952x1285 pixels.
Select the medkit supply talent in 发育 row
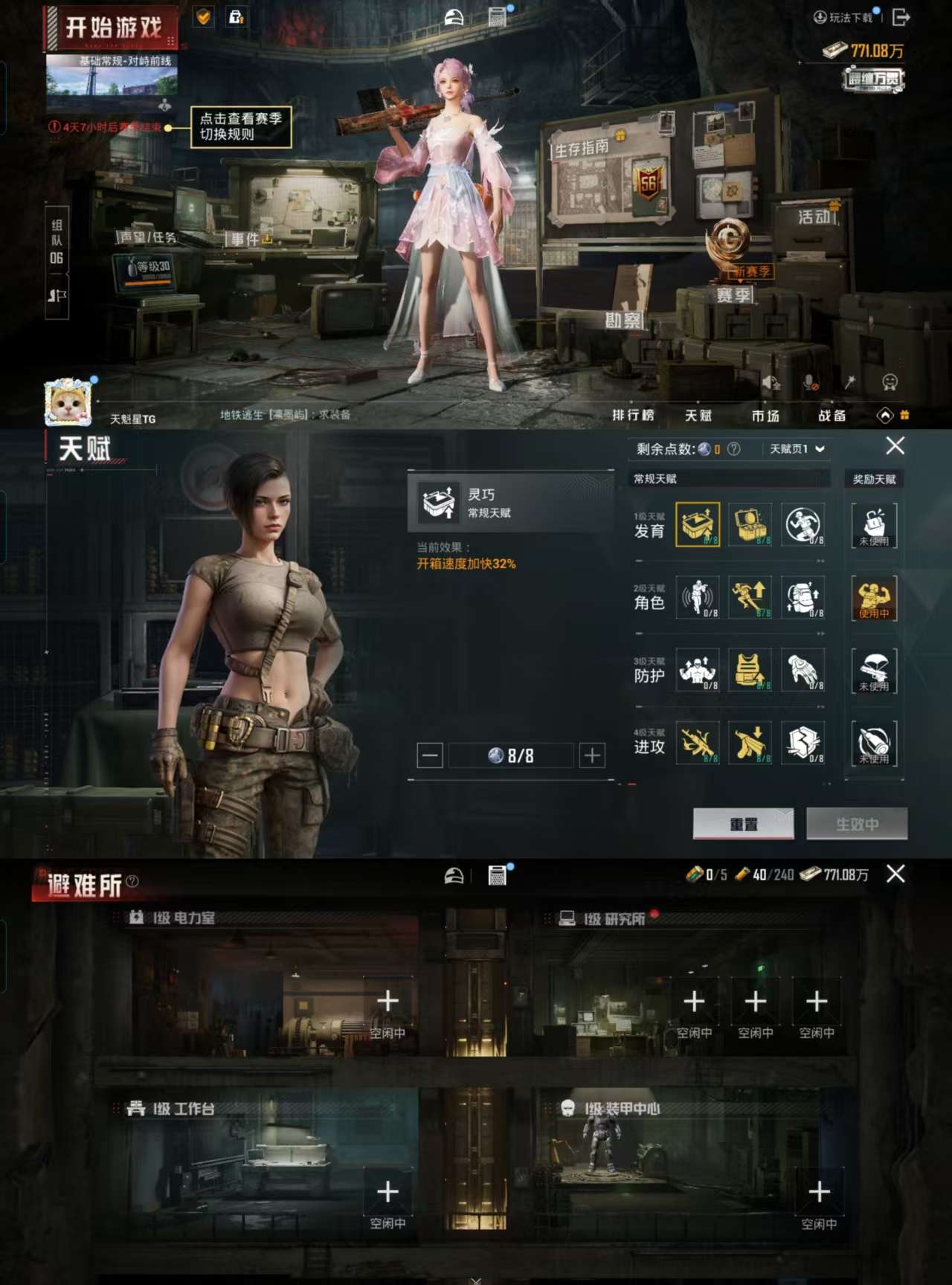coord(751,524)
